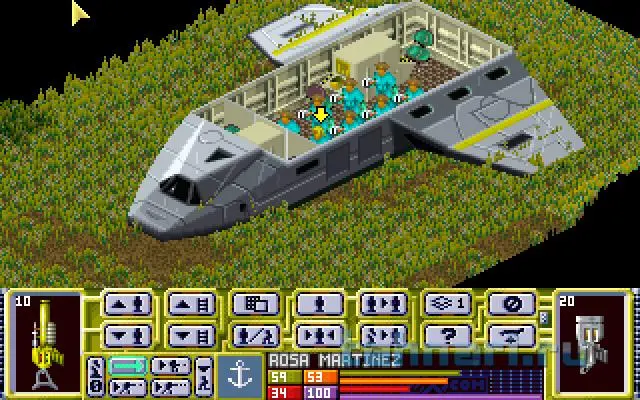Open the options with the question mark
This screenshot has width=640, height=400.
coord(445,333)
